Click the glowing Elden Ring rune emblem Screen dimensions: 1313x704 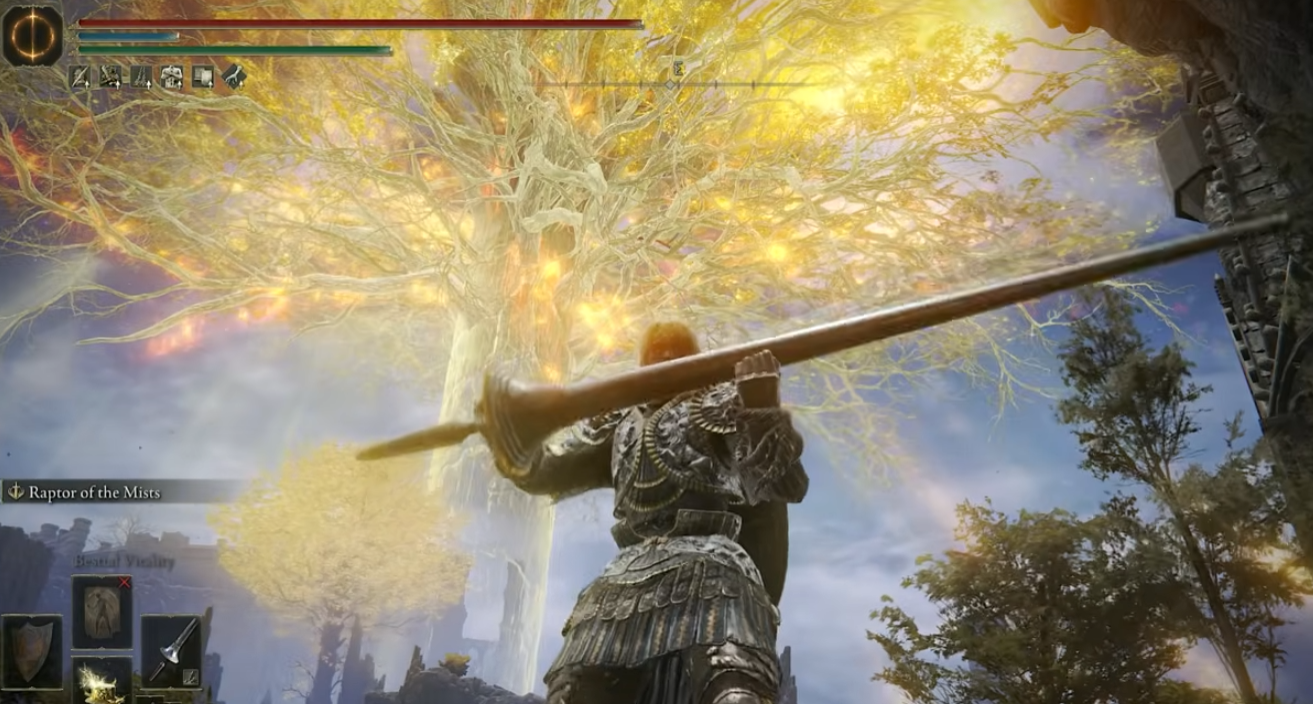coord(33,34)
